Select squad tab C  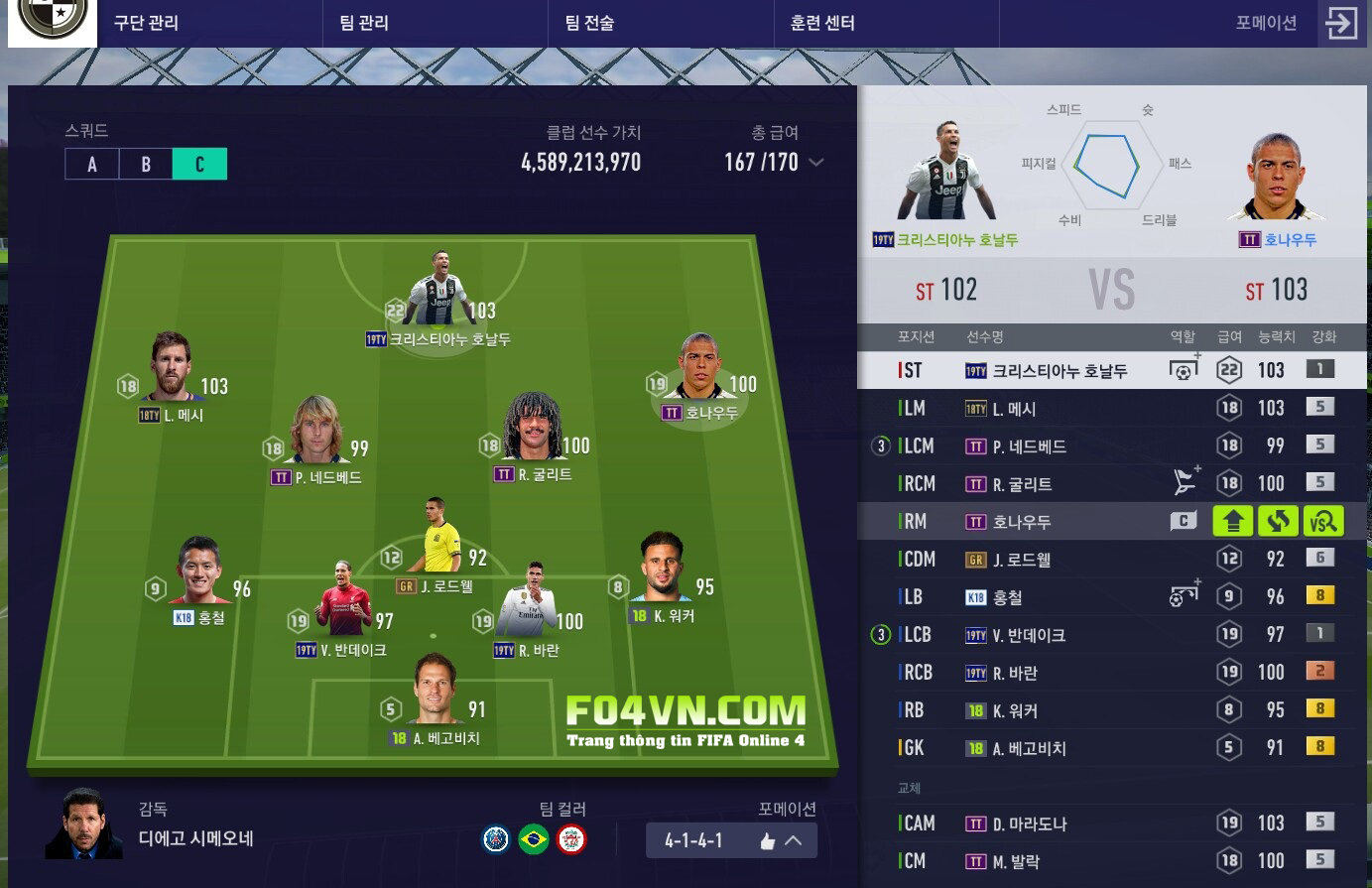point(199,164)
